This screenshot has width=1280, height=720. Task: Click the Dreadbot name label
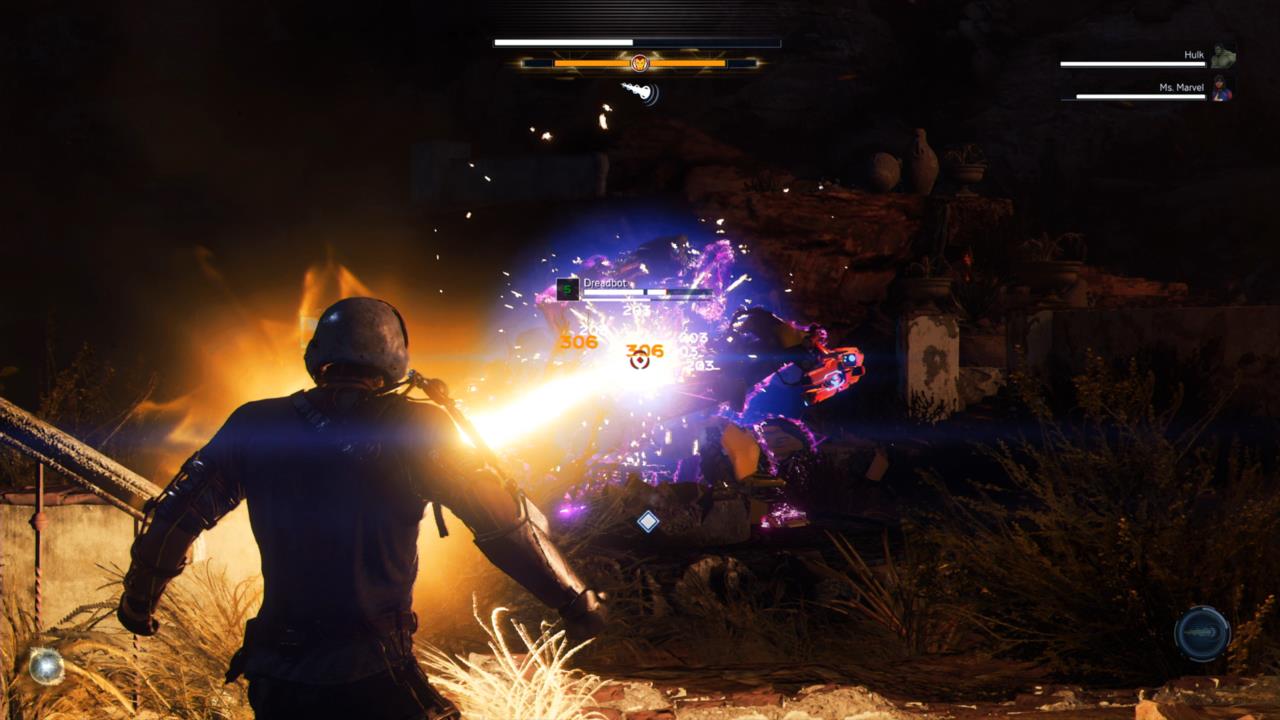coord(605,283)
